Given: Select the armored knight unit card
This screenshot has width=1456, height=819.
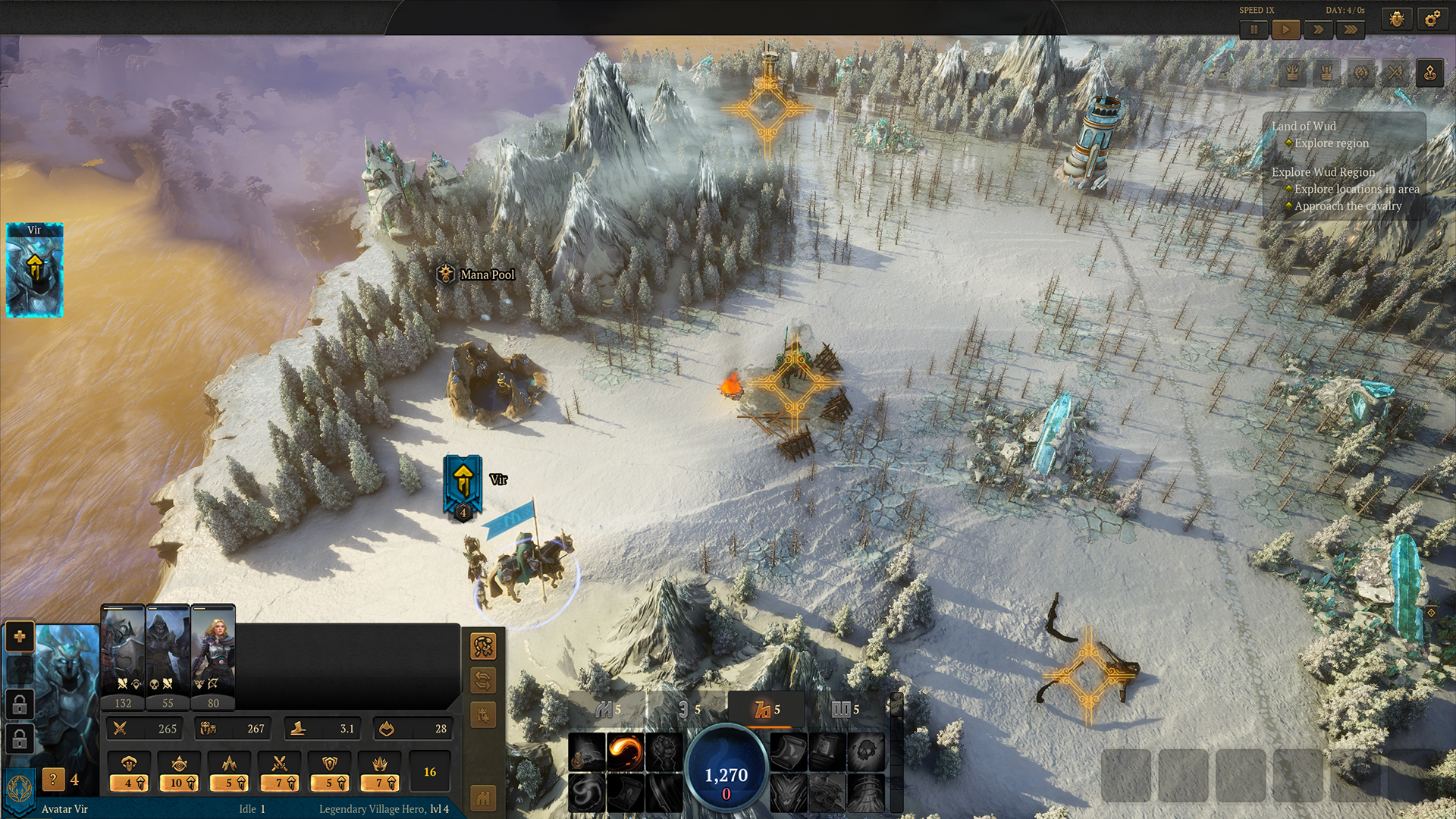Looking at the screenshot, I should point(123,652).
